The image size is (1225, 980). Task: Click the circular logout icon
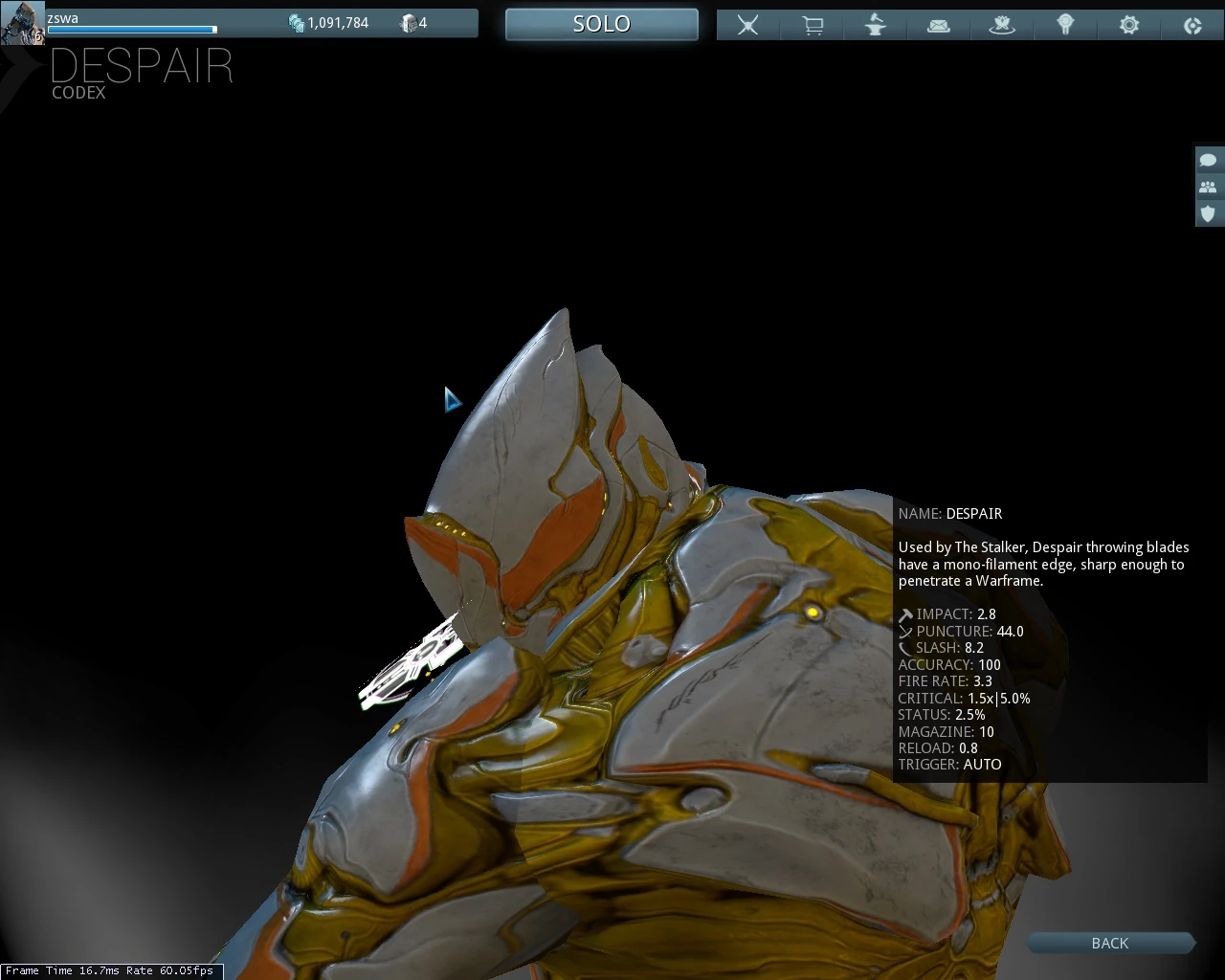[1192, 25]
